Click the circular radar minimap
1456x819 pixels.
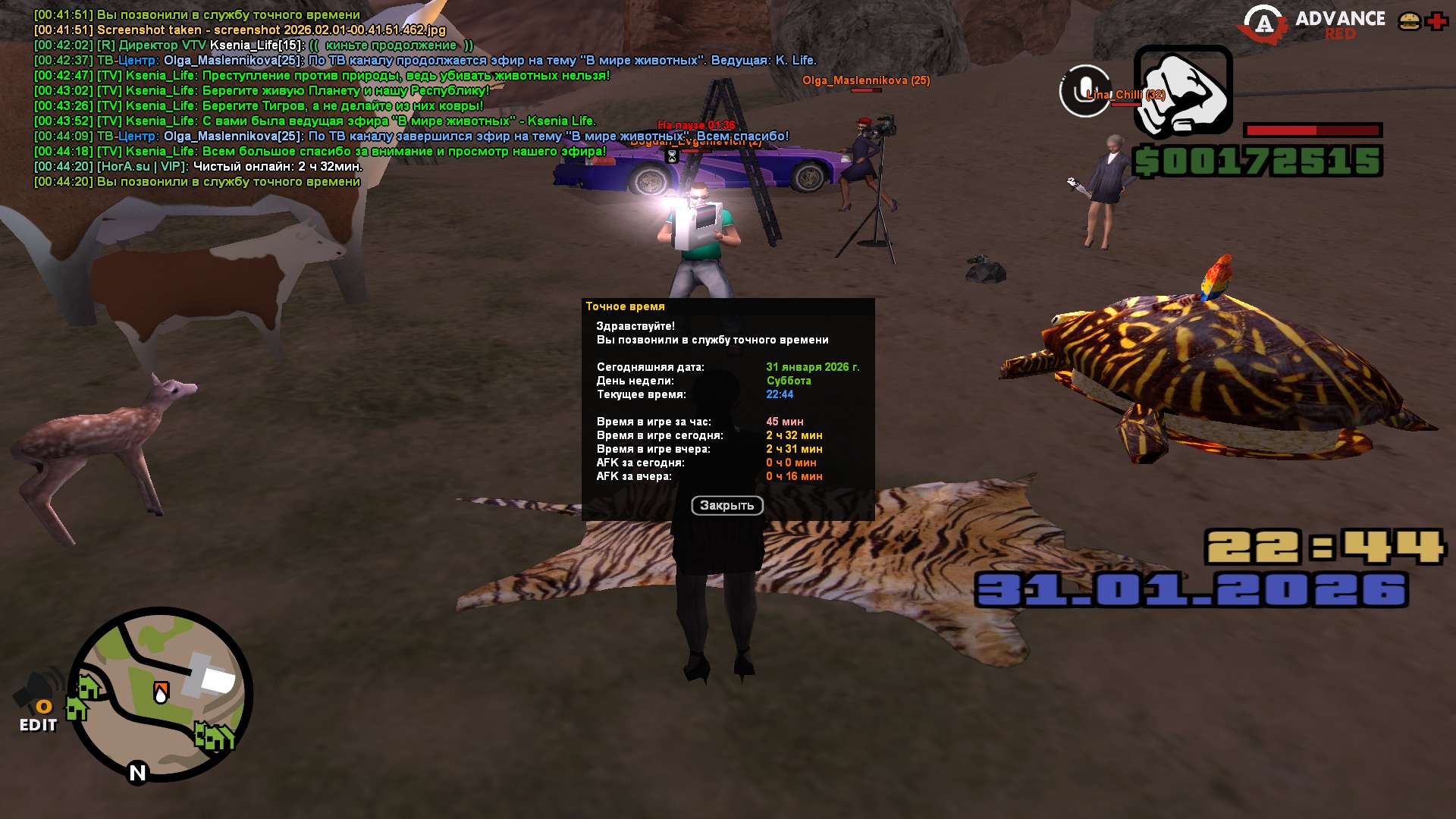pos(161,693)
